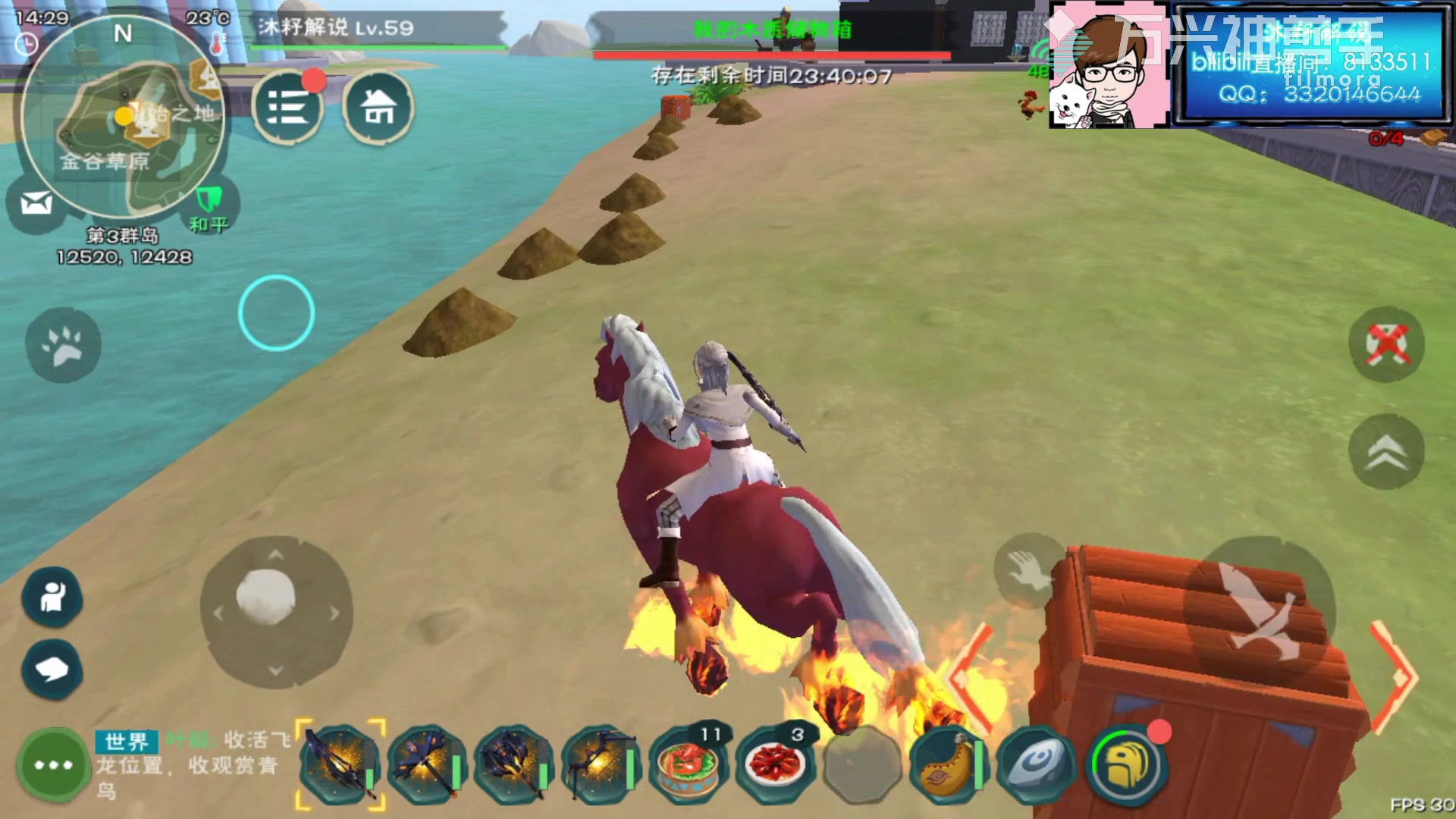The image size is (1456, 819).
Task: Tap the speech bubble chat icon
Action: 52,669
